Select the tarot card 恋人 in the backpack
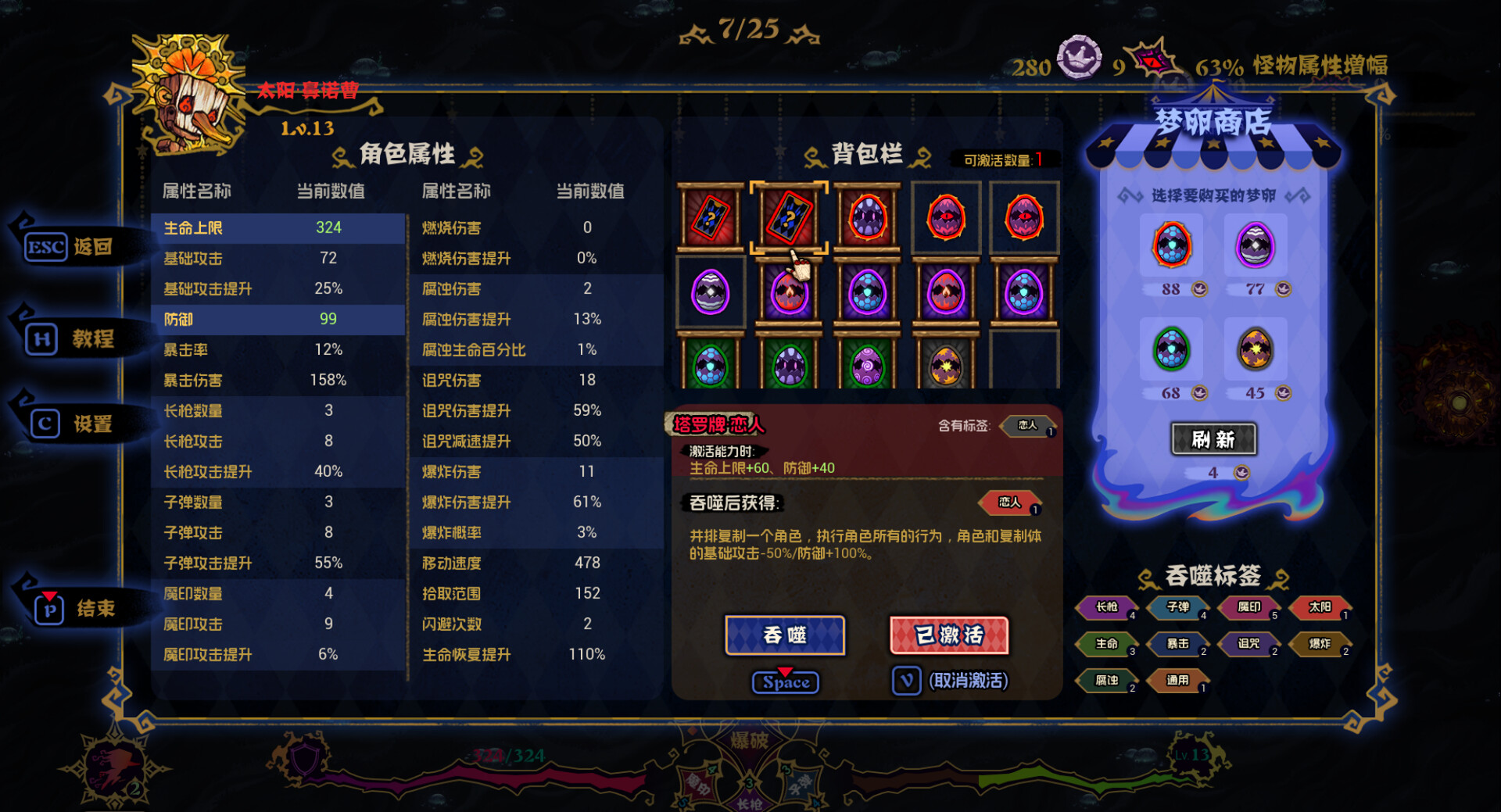1501x812 pixels. 790,216
